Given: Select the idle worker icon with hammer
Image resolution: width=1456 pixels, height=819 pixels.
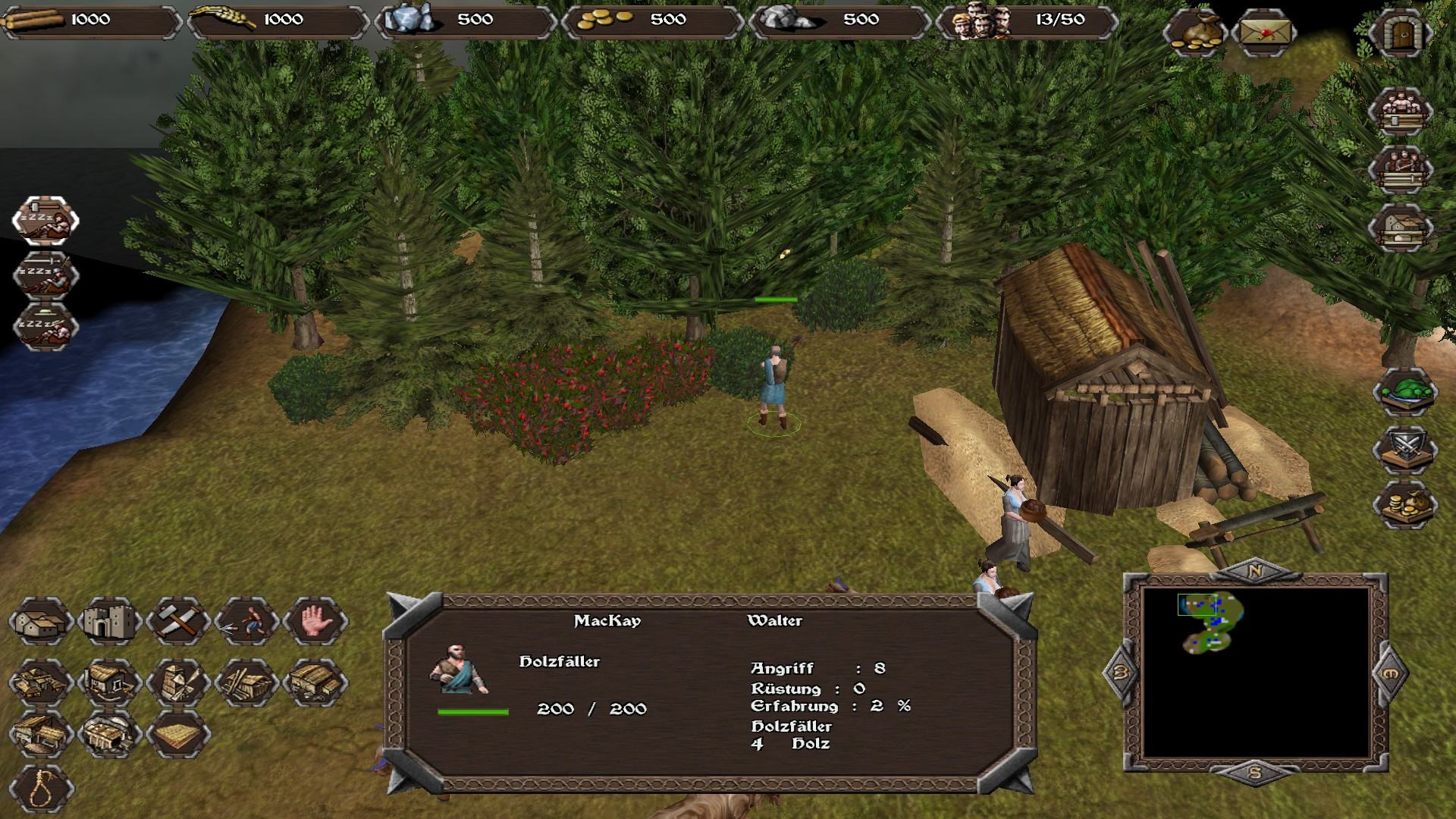Looking at the screenshot, I should [x=45, y=220].
